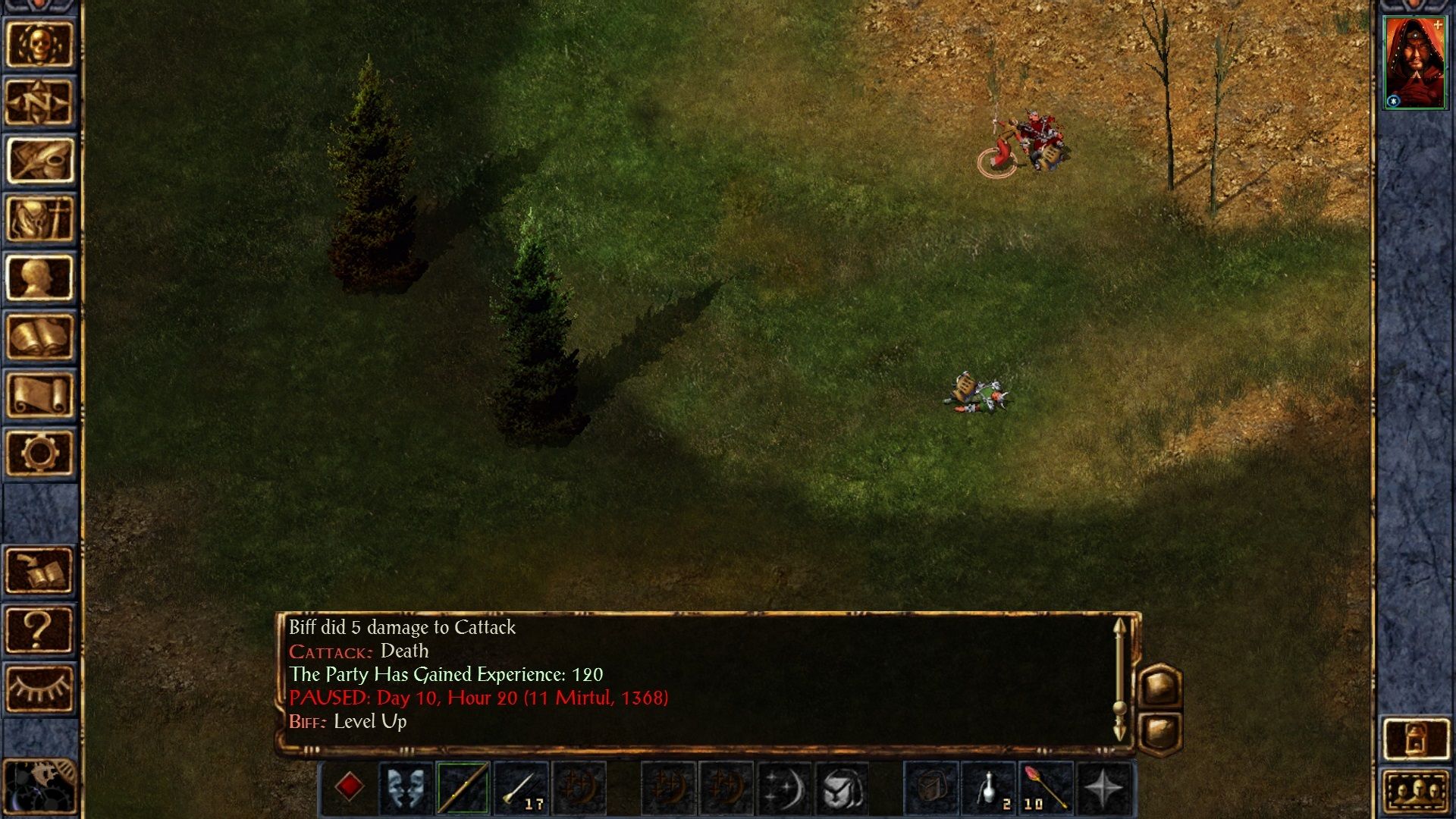Open the area map with compass button

tap(39, 102)
